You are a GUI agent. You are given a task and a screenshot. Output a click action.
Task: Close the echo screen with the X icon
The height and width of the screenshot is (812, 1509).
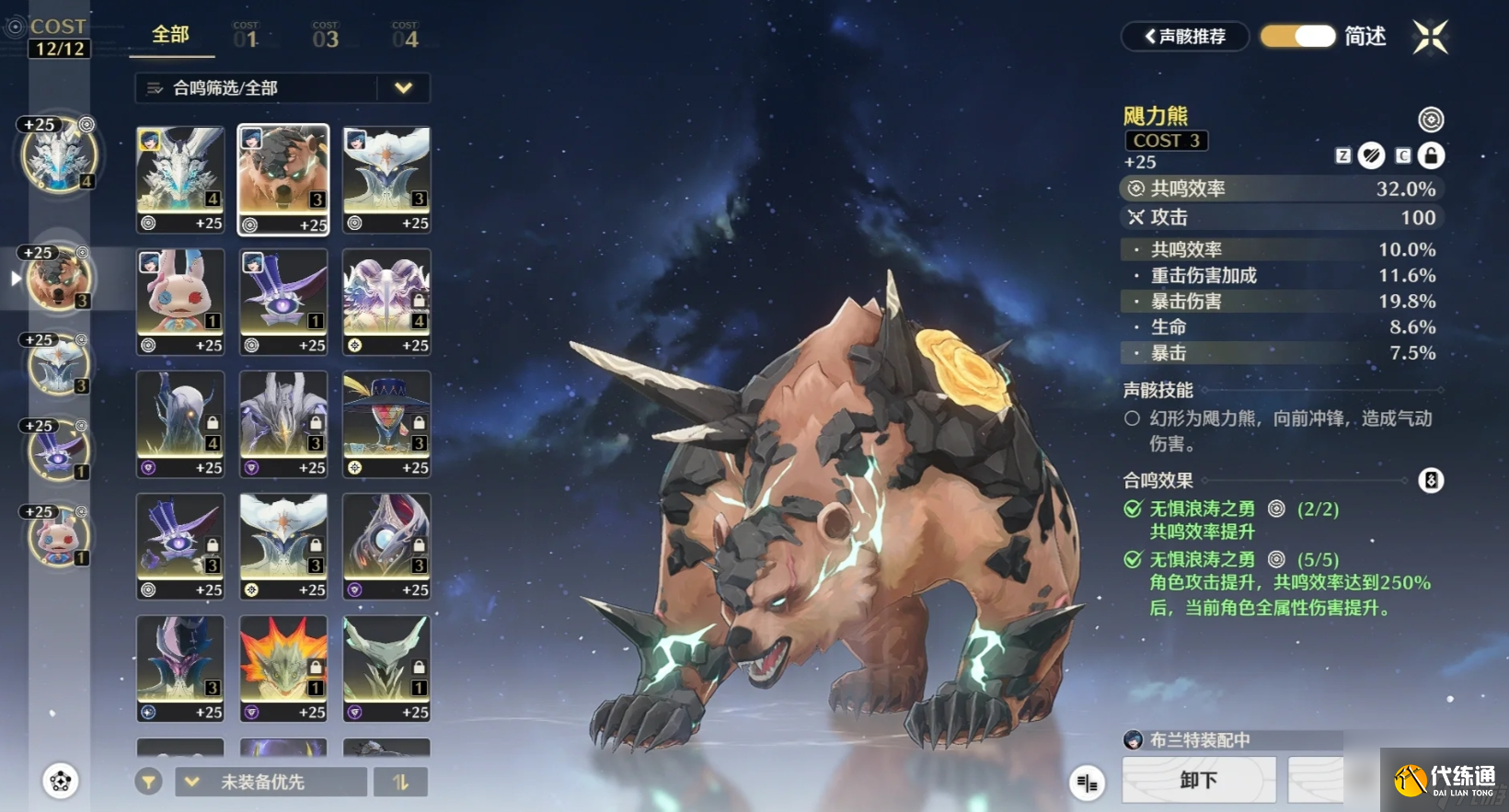pyautogui.click(x=1430, y=38)
